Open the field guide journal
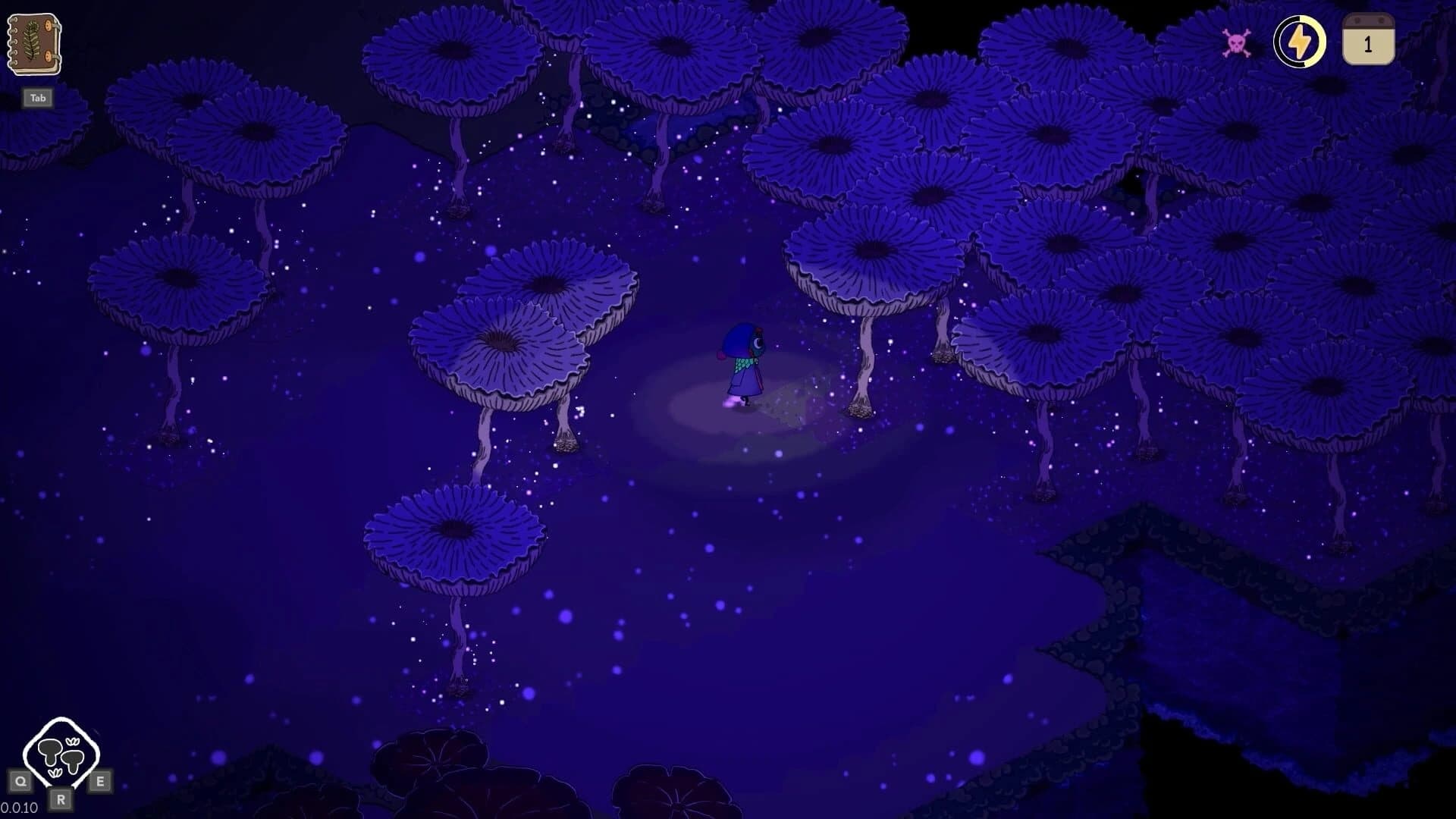 (34, 45)
